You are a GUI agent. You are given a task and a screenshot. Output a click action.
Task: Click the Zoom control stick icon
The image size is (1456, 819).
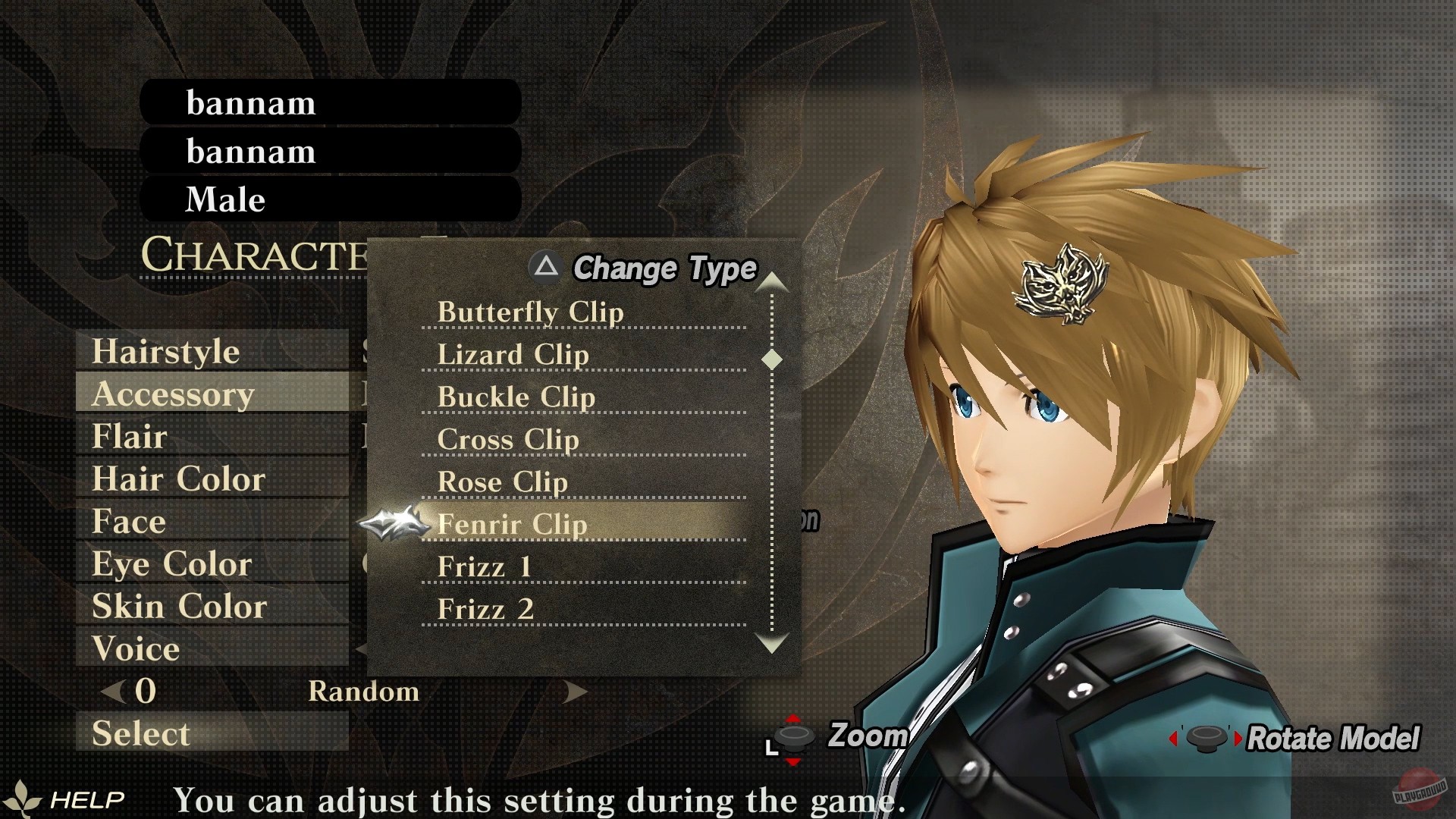(792, 738)
